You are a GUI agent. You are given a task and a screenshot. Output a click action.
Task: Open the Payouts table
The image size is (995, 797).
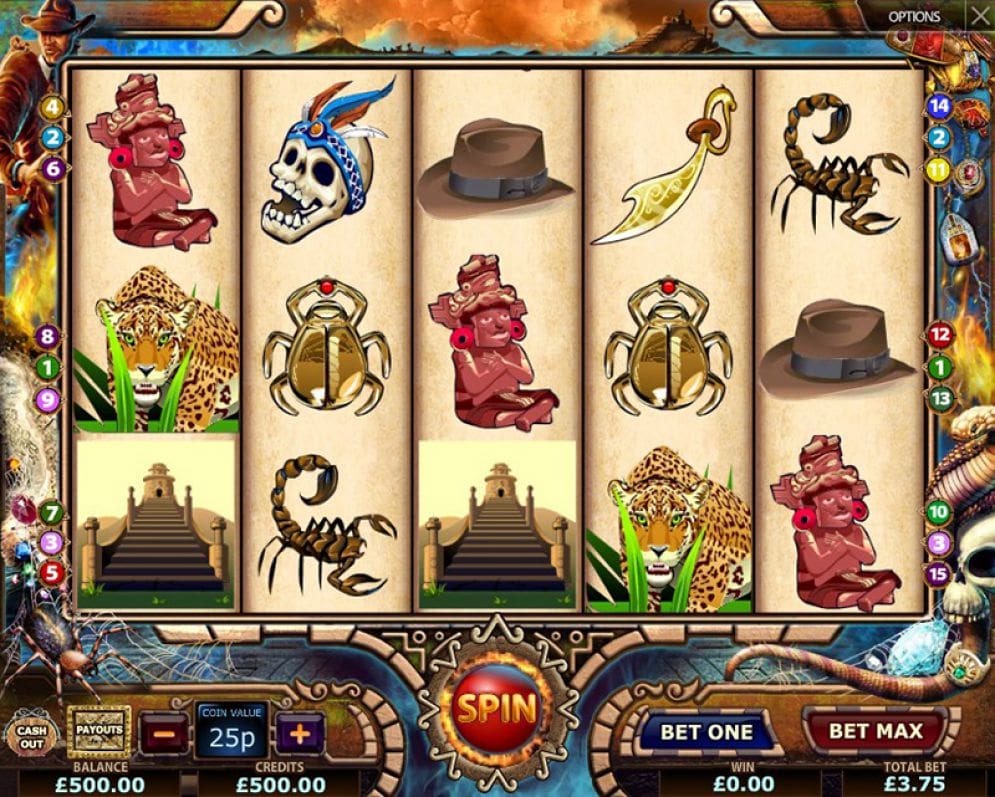pyautogui.click(x=98, y=730)
